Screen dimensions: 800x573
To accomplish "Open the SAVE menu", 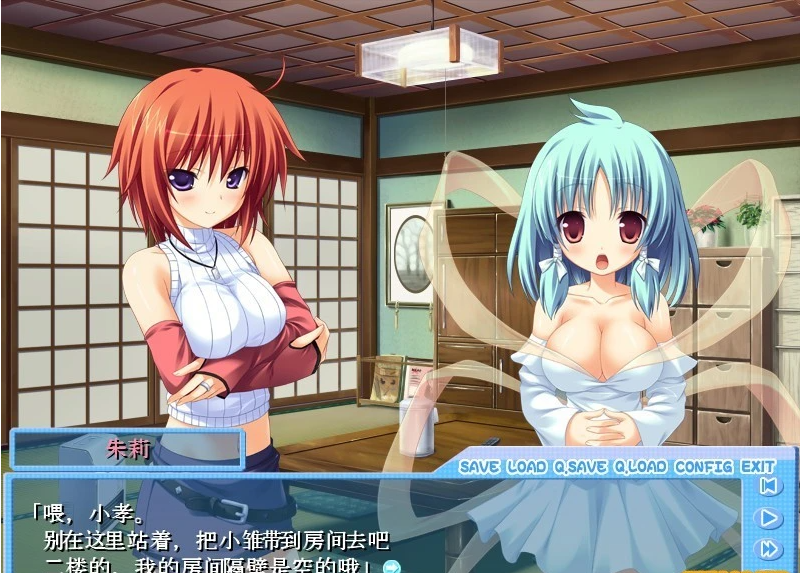I will [480, 467].
